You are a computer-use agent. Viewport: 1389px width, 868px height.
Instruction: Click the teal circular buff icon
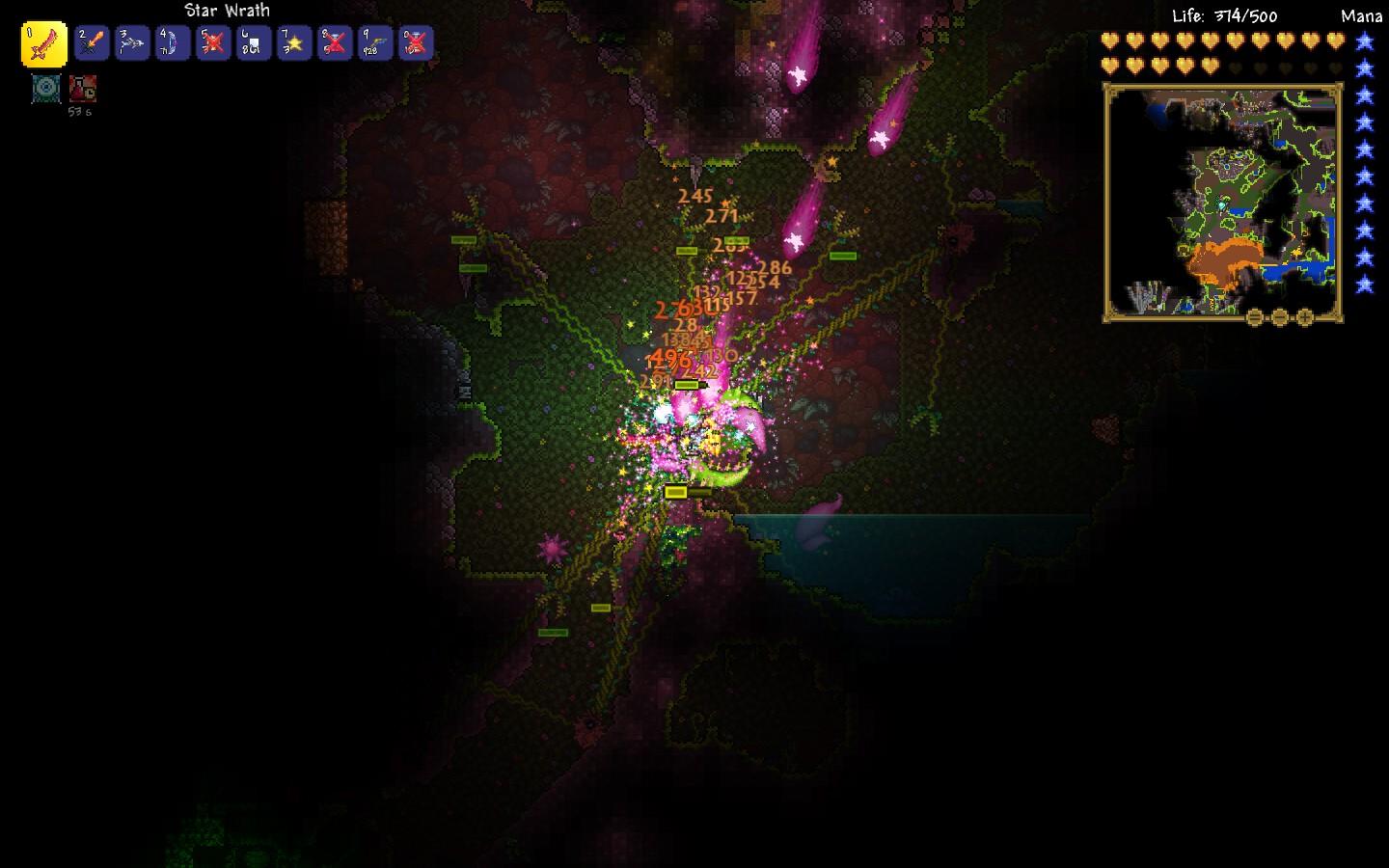point(45,89)
